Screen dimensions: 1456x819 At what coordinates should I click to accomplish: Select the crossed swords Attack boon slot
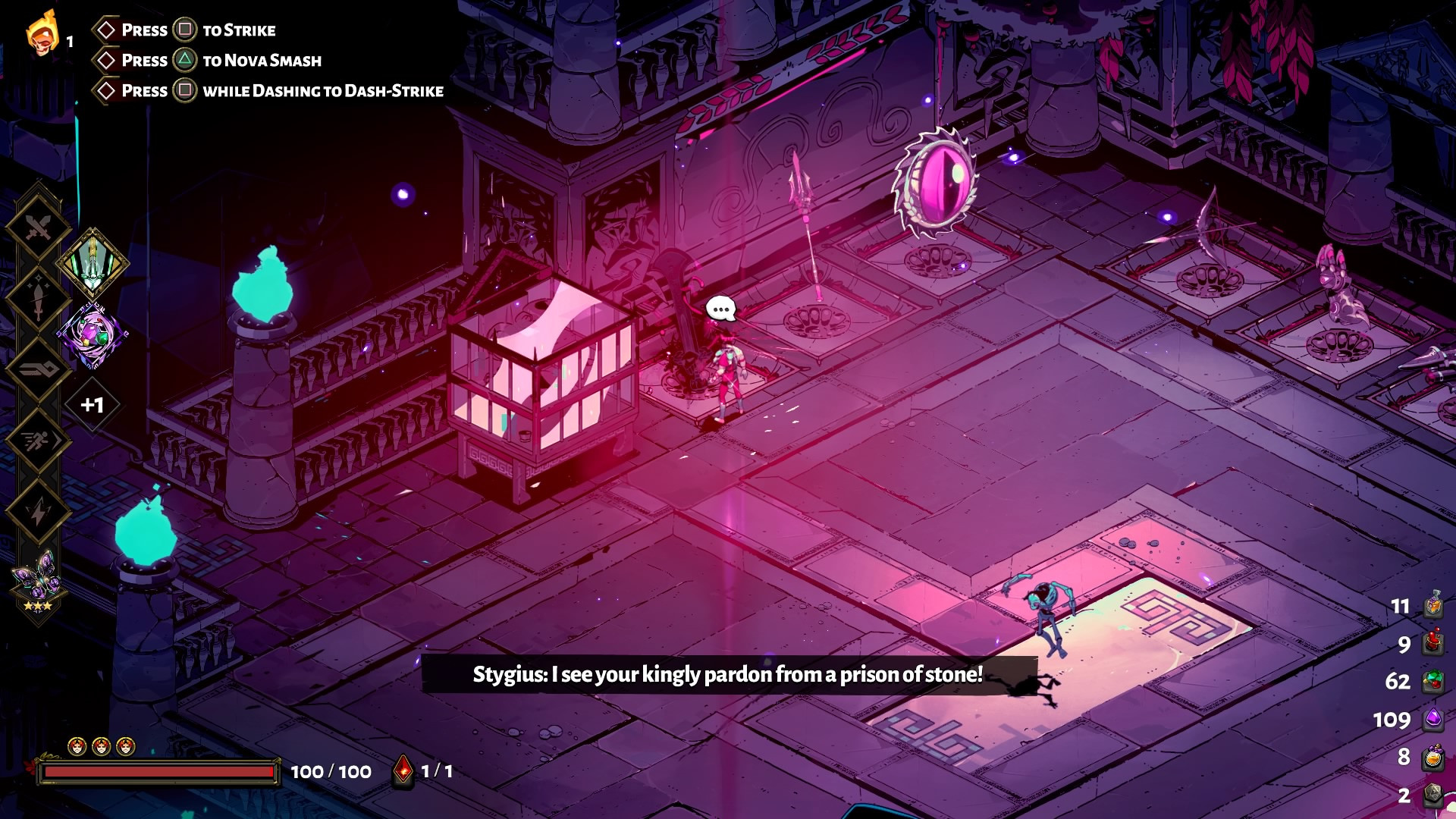point(38,227)
